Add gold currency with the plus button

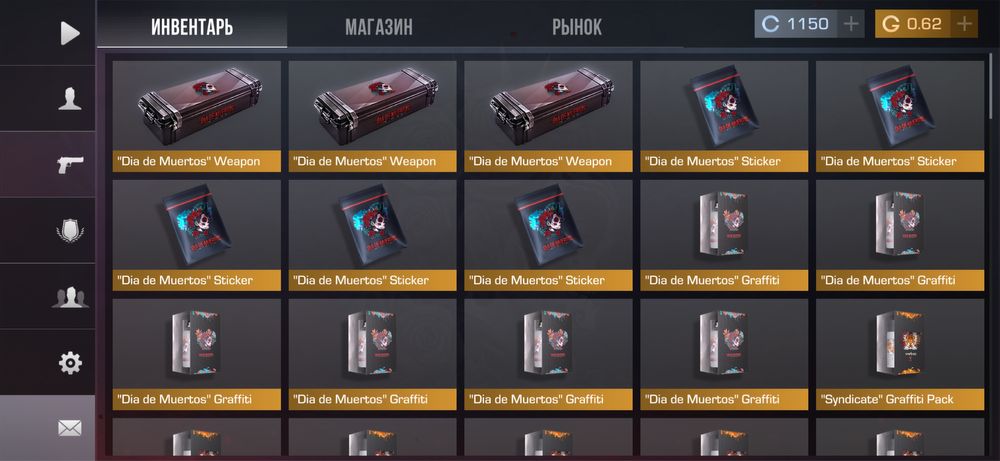tap(964, 24)
